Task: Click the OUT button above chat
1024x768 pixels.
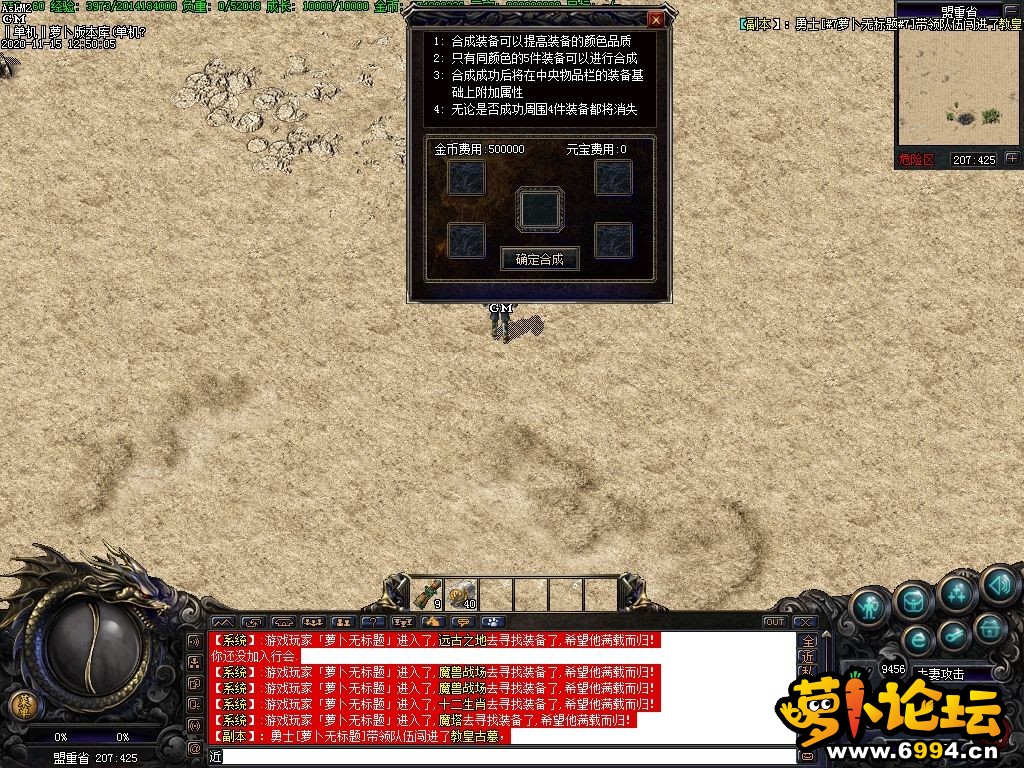Action: [x=775, y=622]
